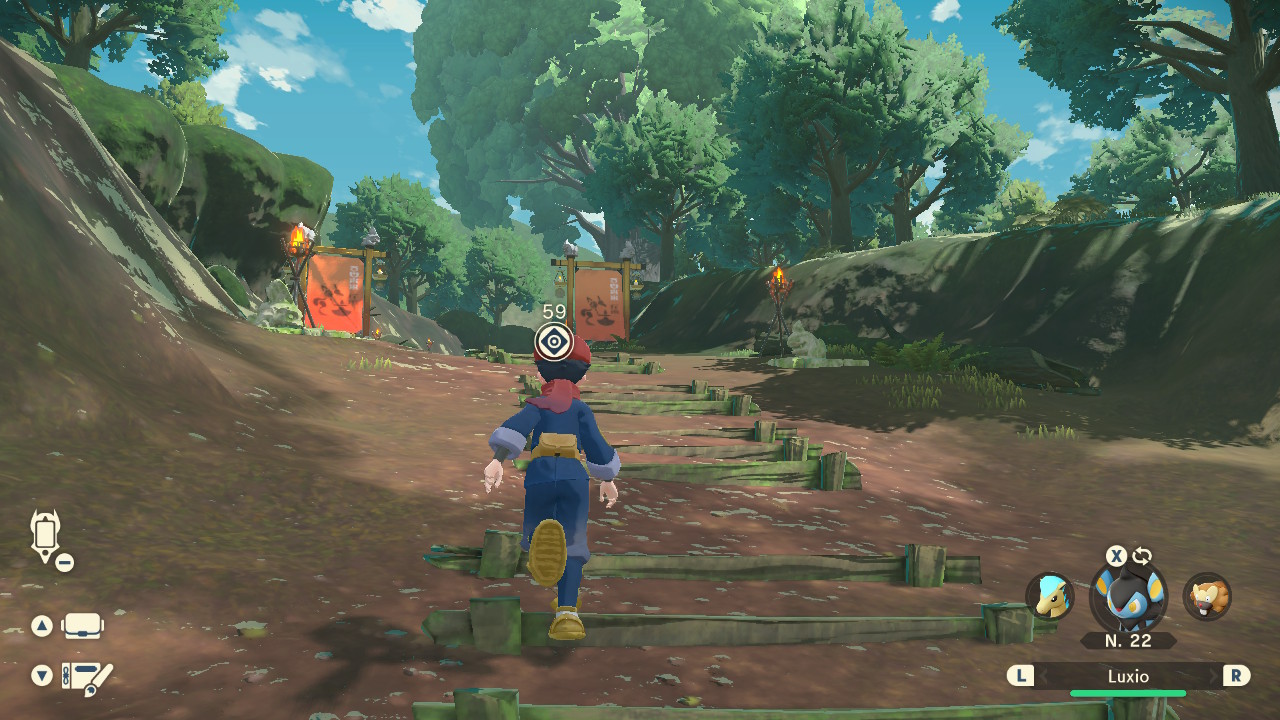Image resolution: width=1280 pixels, height=720 pixels.
Task: Choose the Luxio portrait in the party wheel
Action: [x=1128, y=597]
